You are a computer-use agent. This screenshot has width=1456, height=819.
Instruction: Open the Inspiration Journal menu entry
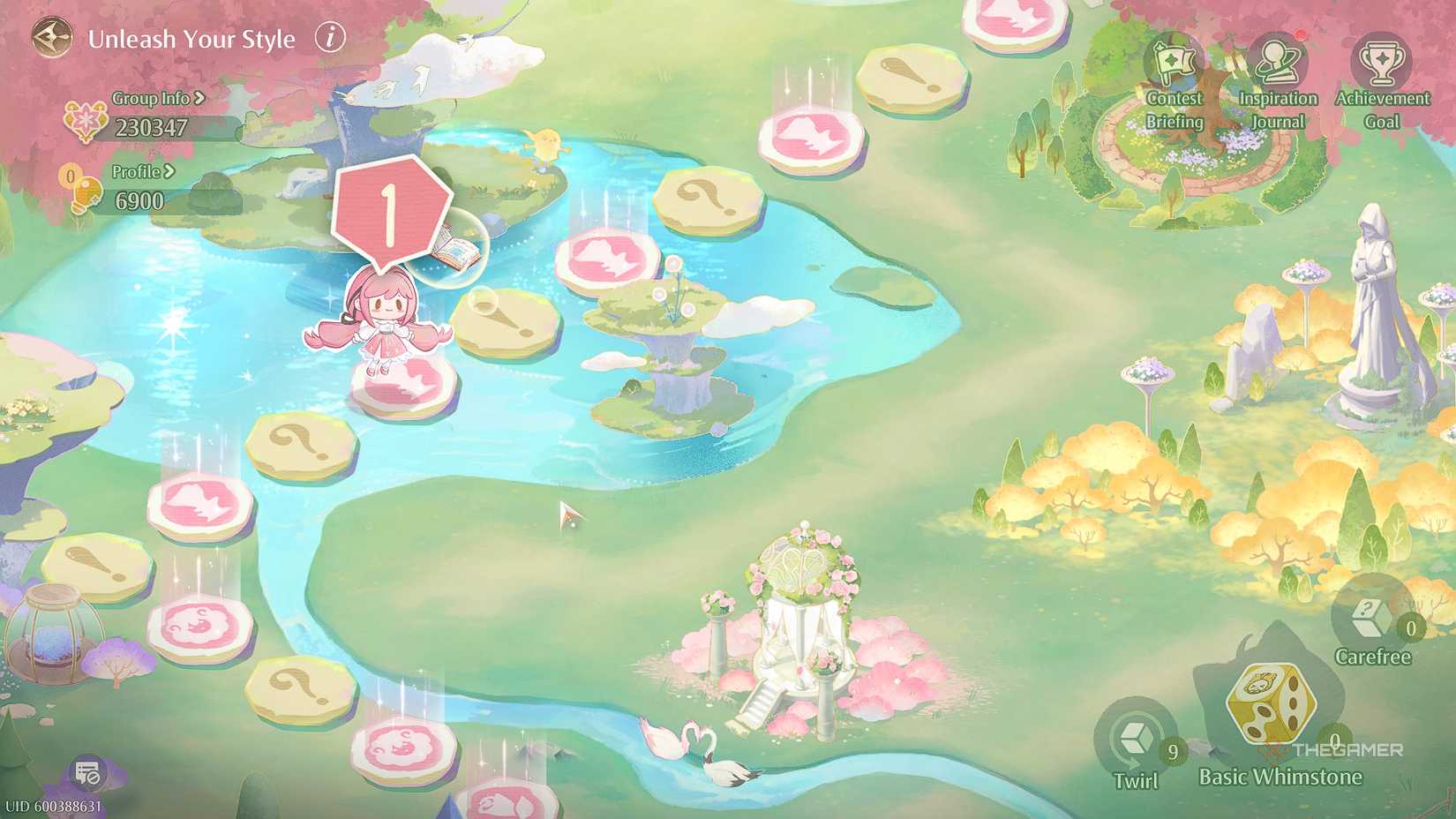(1277, 109)
